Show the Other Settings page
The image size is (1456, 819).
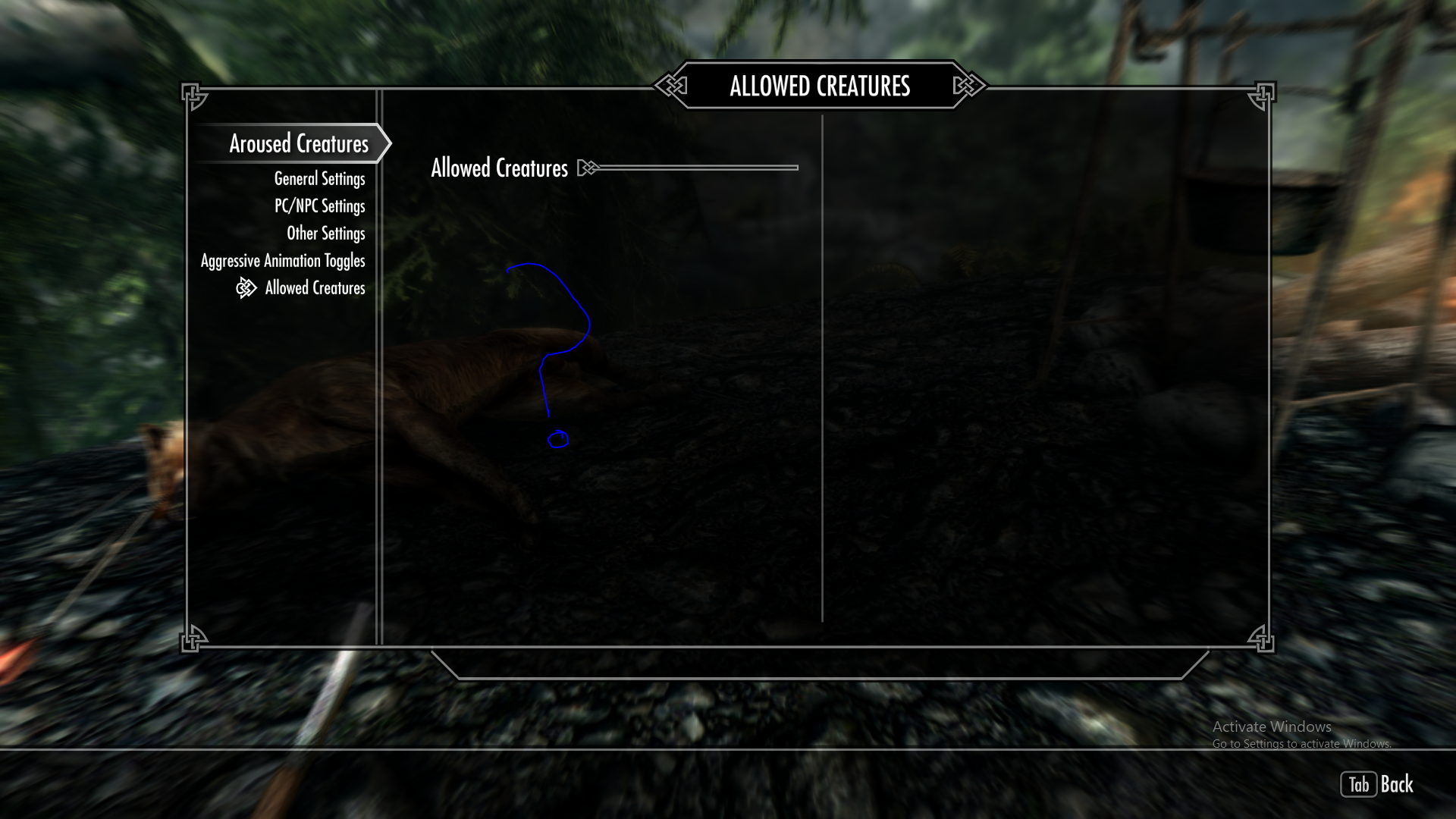click(325, 234)
